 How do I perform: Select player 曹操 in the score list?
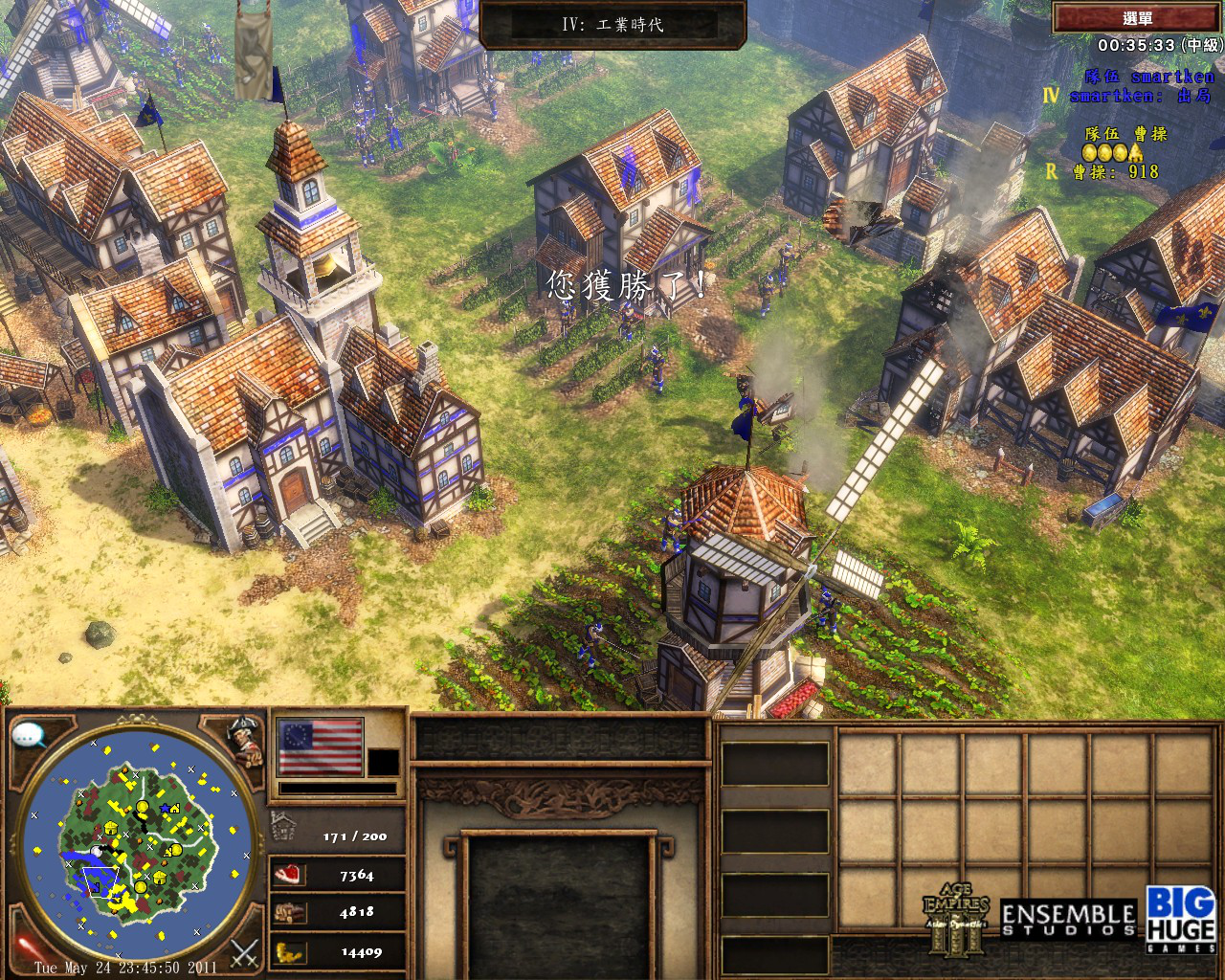tap(1115, 172)
